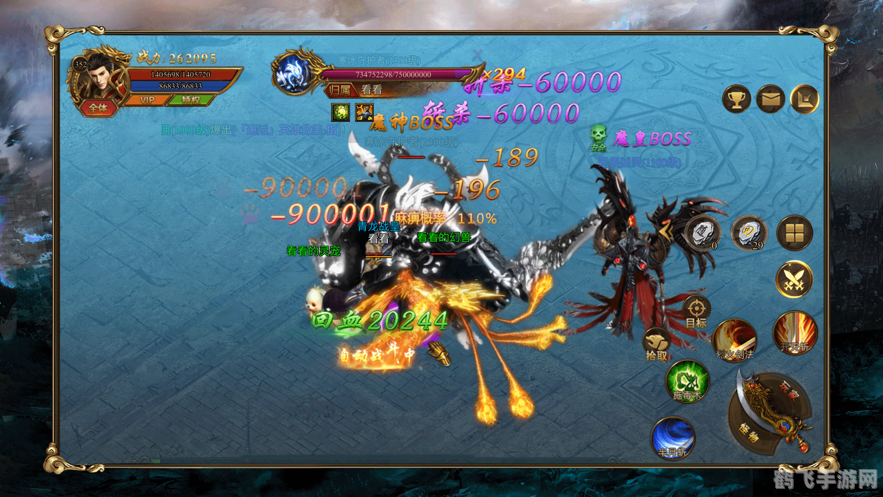Tap the 全体 attack mode button
The height and width of the screenshot is (497, 883).
pyautogui.click(x=98, y=108)
